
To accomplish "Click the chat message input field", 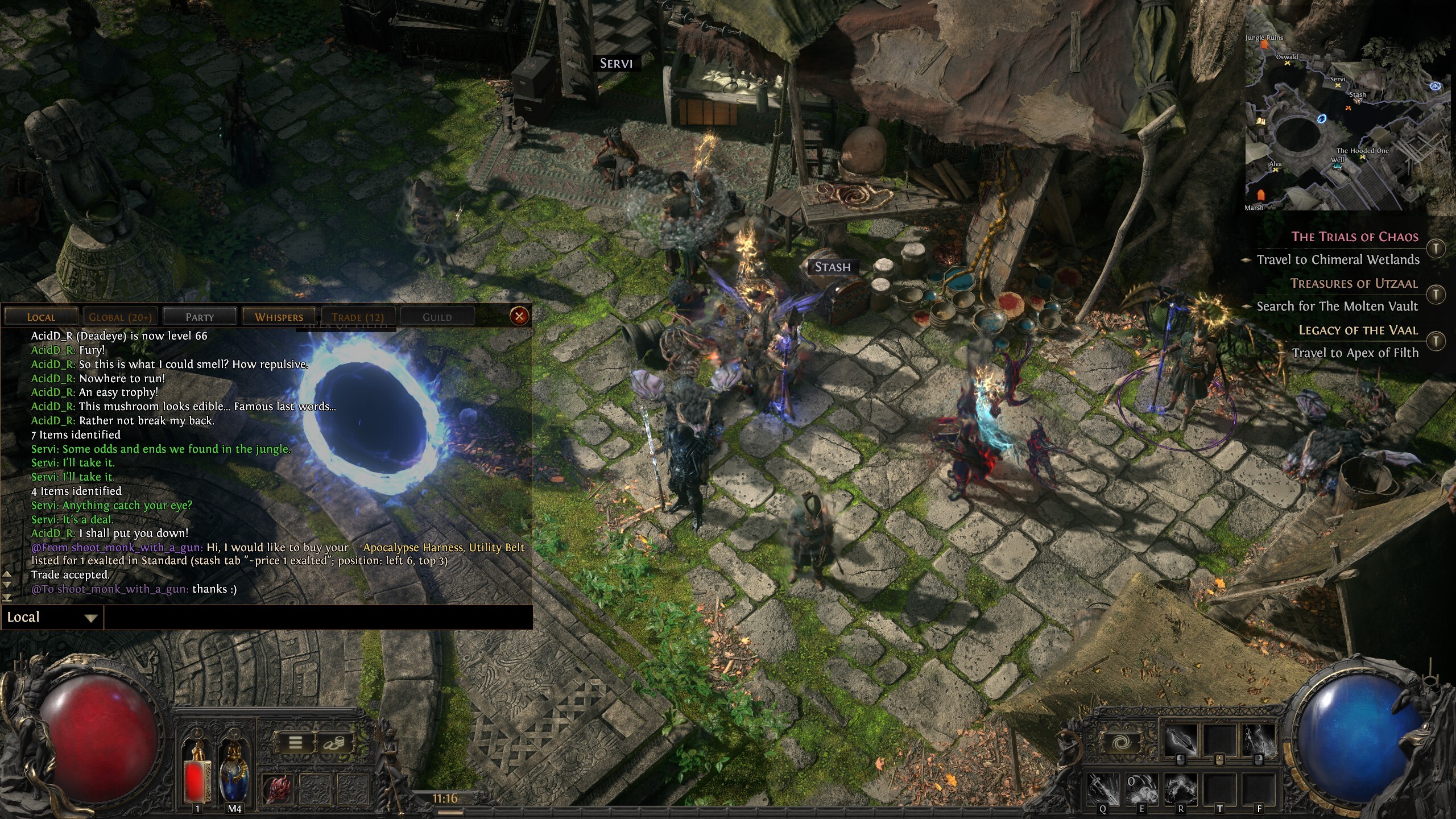I will (x=318, y=617).
